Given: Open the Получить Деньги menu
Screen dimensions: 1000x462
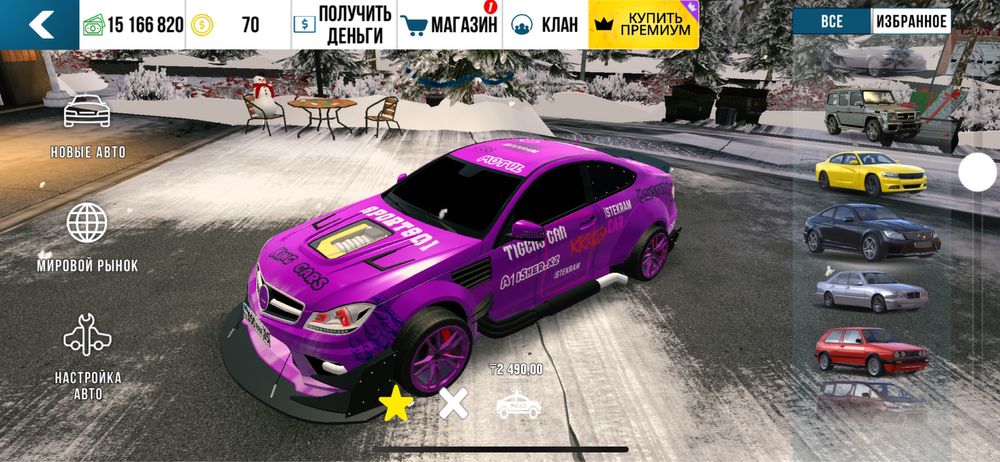Looking at the screenshot, I should coord(341,25).
